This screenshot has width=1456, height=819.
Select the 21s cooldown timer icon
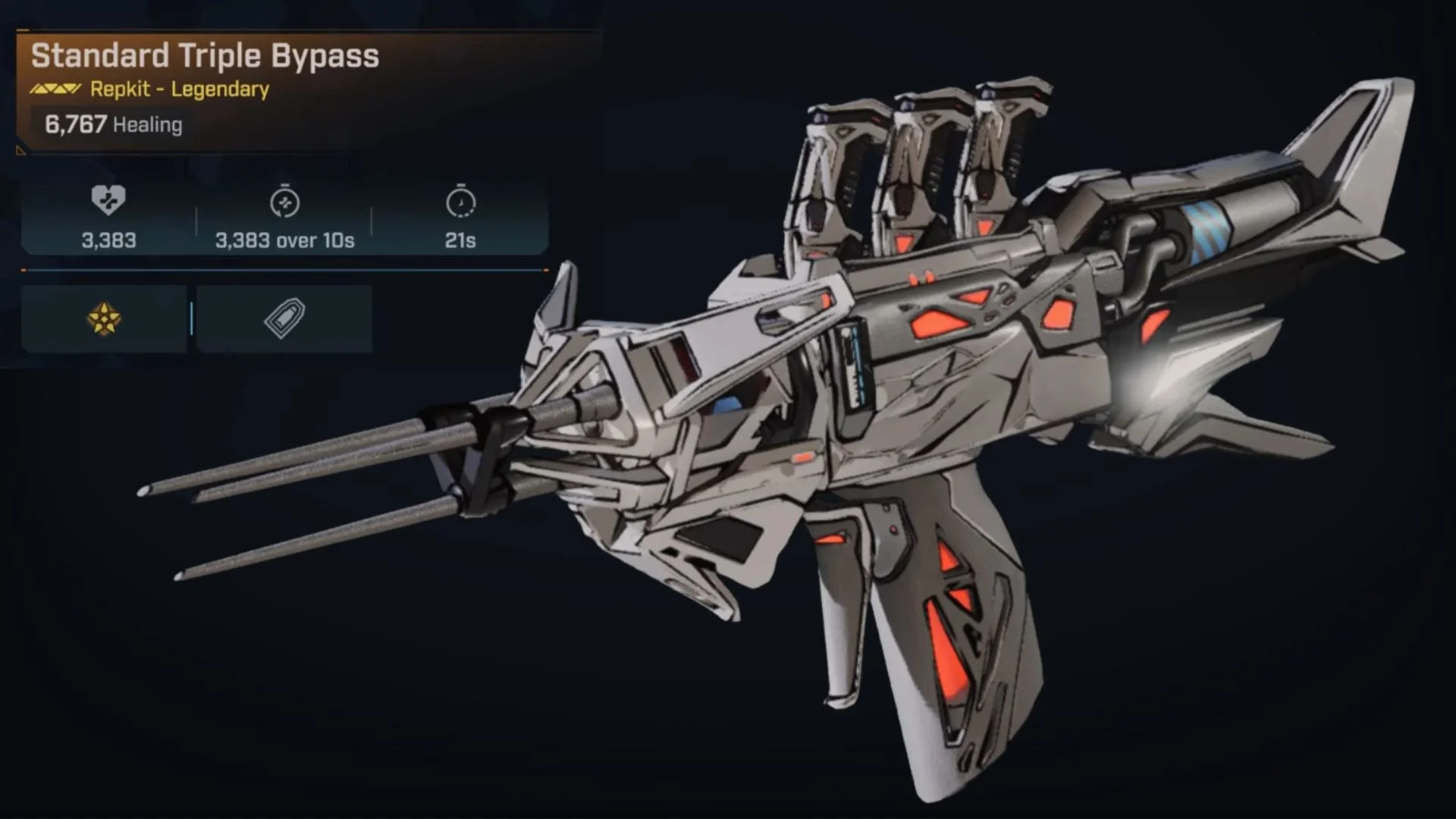point(461,203)
